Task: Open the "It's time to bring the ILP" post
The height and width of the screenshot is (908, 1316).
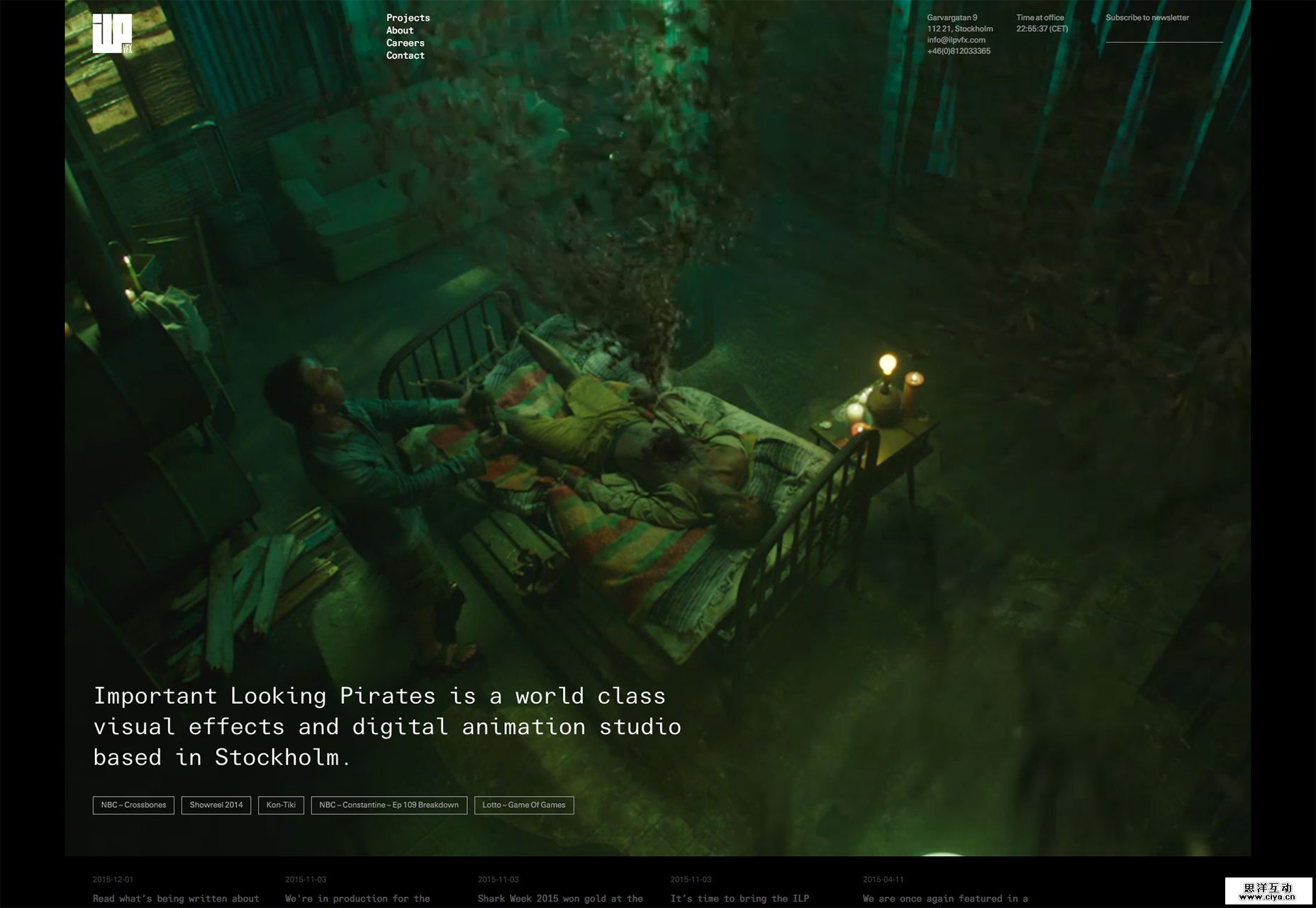Action: point(740,898)
